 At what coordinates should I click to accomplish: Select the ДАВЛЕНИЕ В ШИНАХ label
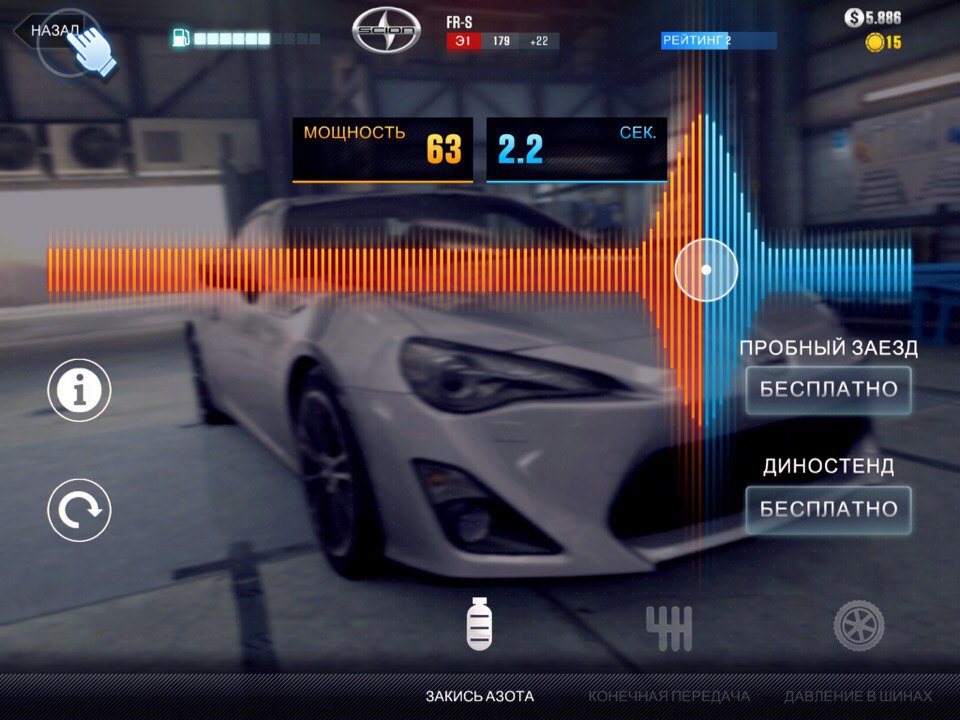[x=858, y=696]
